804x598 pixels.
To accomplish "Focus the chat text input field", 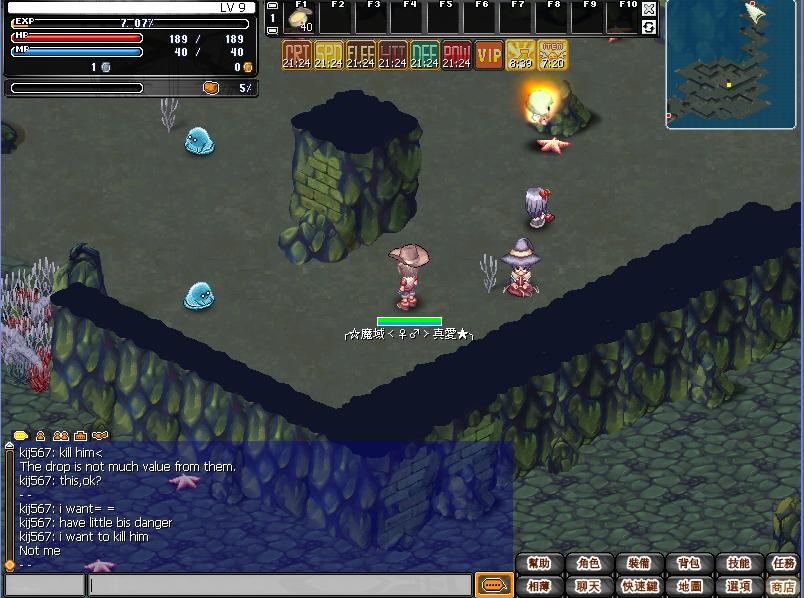I will [x=280, y=585].
